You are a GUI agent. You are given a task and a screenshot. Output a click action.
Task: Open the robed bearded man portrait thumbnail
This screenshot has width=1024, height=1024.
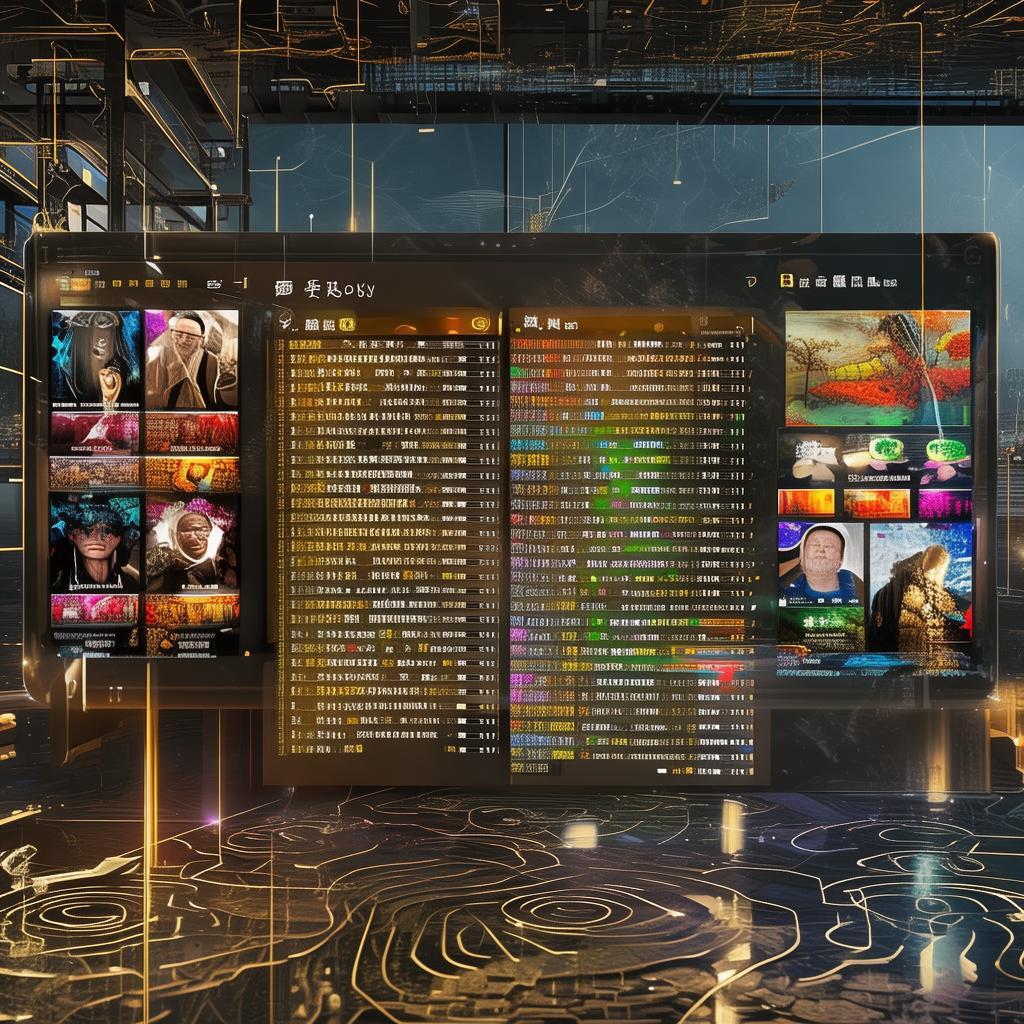click(192, 358)
